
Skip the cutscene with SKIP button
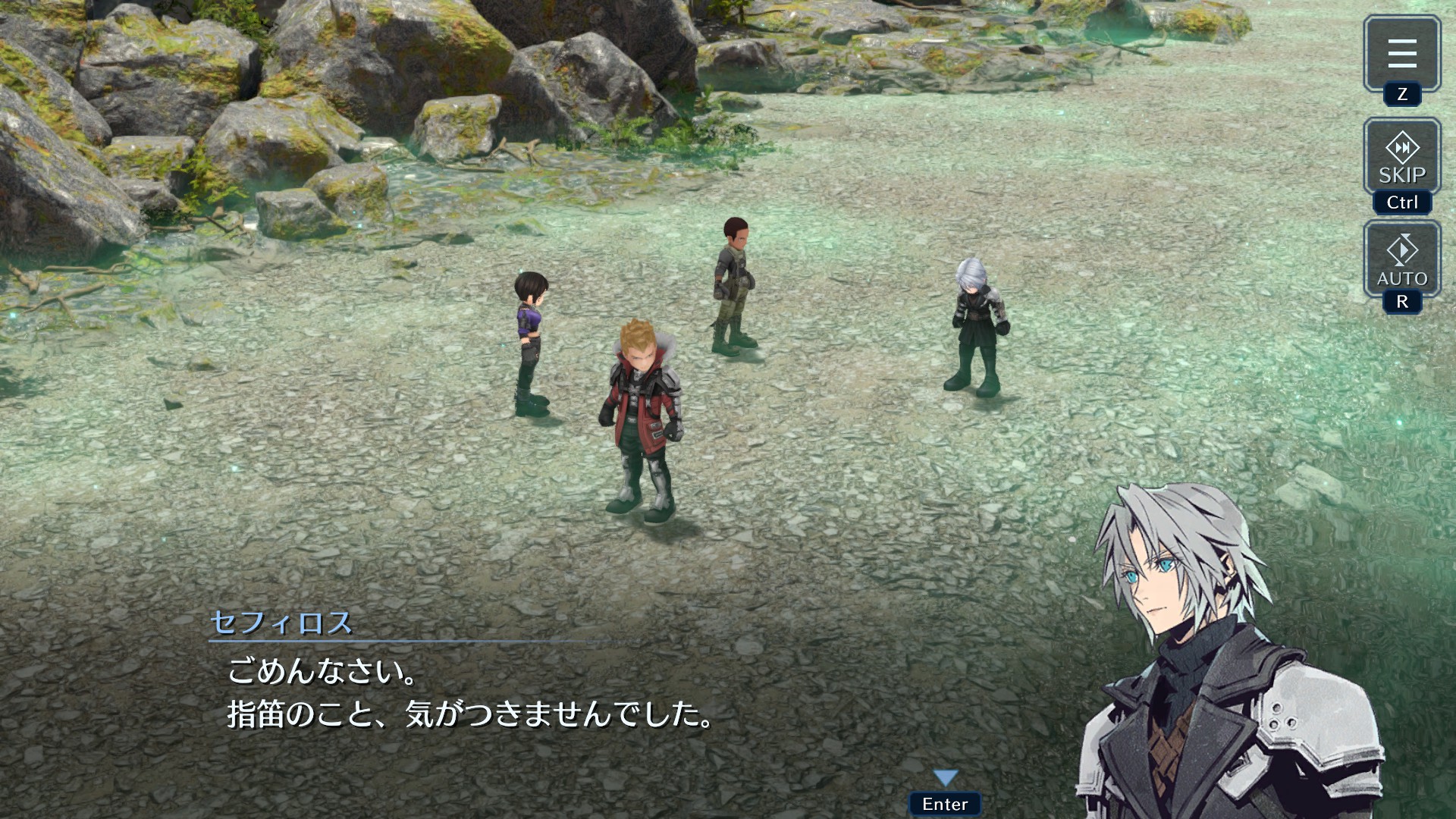[1401, 157]
